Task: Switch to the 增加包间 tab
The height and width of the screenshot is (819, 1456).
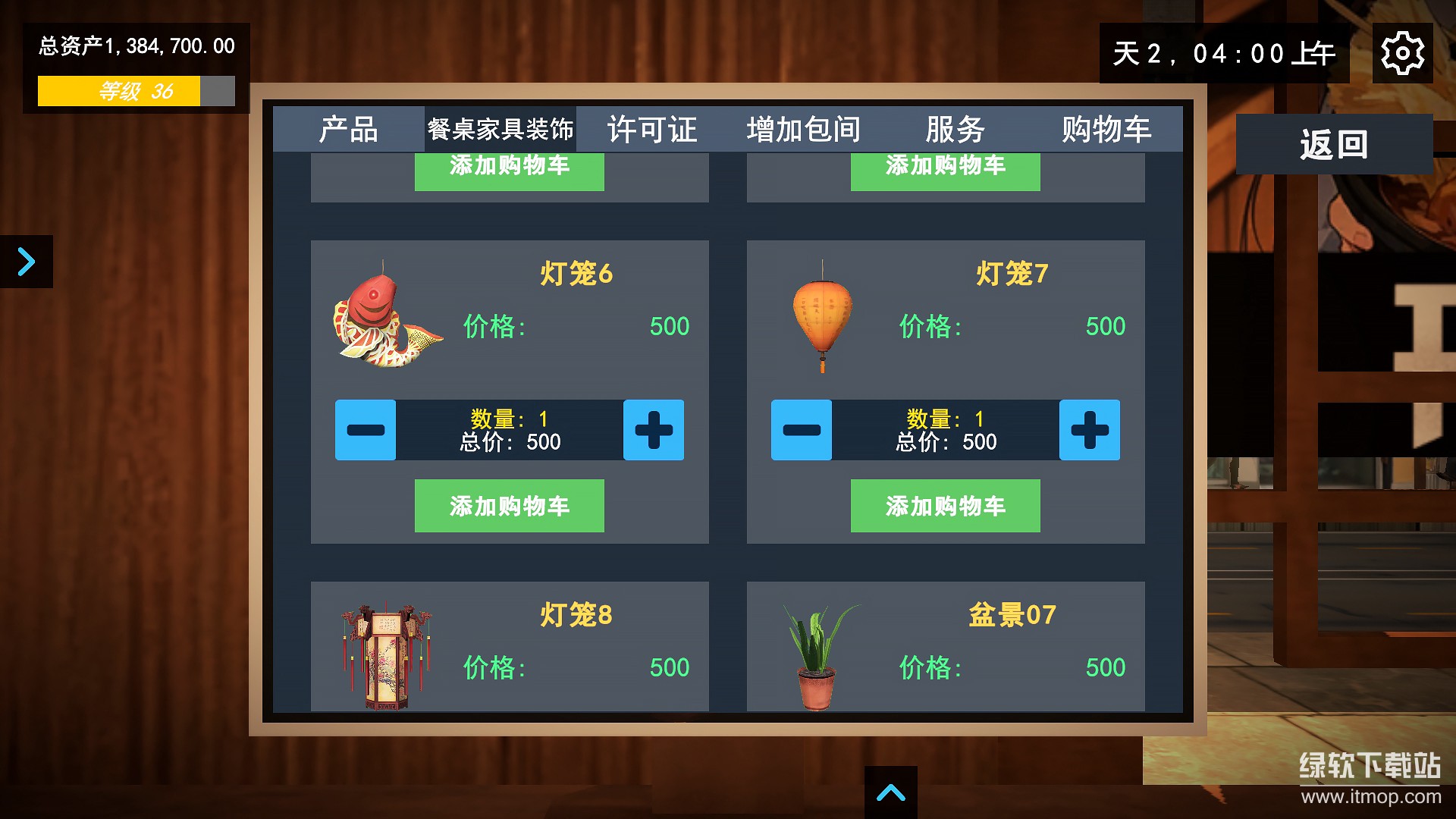Action: [x=804, y=129]
